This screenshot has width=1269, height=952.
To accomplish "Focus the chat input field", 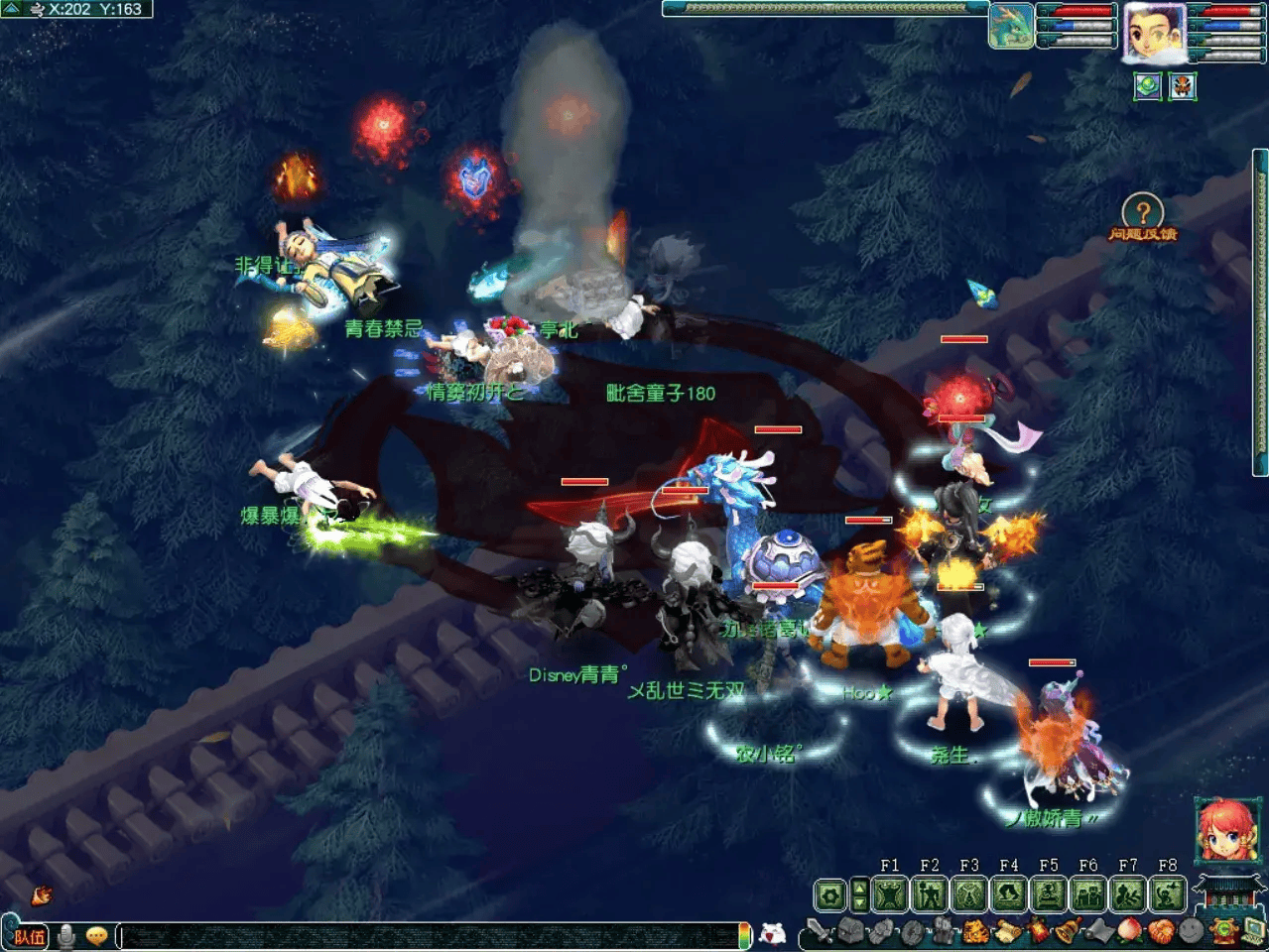I will [427, 935].
